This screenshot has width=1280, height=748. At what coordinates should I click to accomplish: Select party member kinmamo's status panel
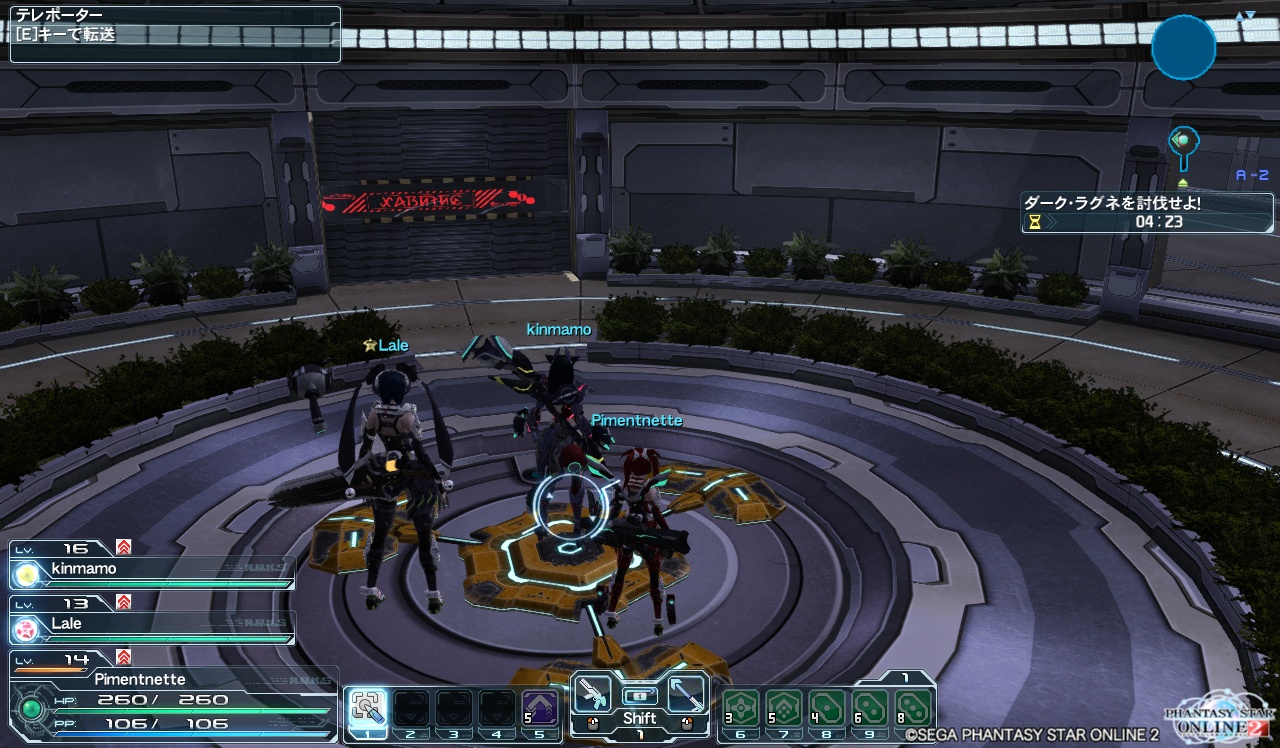point(152,570)
